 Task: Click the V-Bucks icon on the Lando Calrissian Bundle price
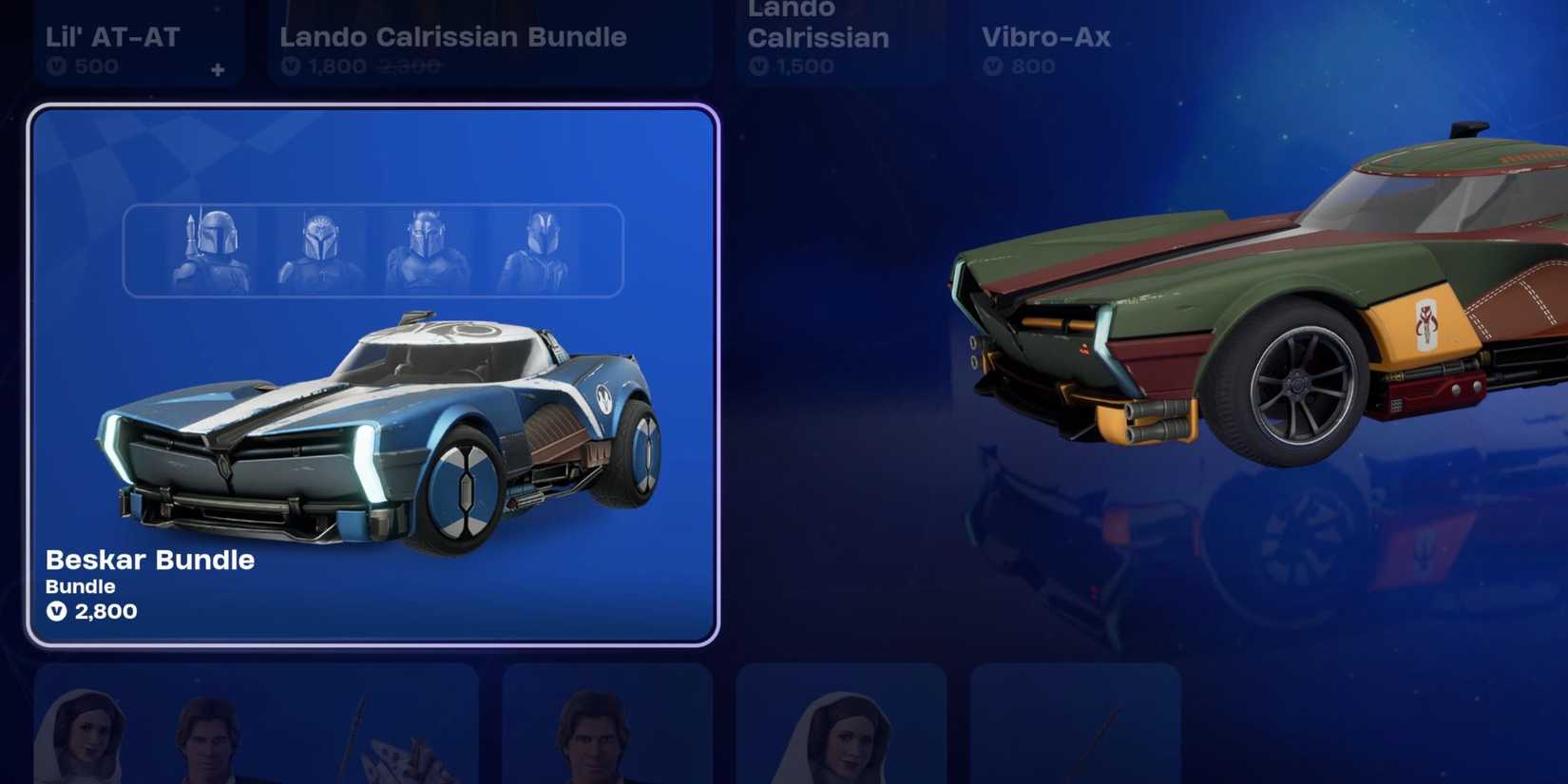[x=290, y=67]
